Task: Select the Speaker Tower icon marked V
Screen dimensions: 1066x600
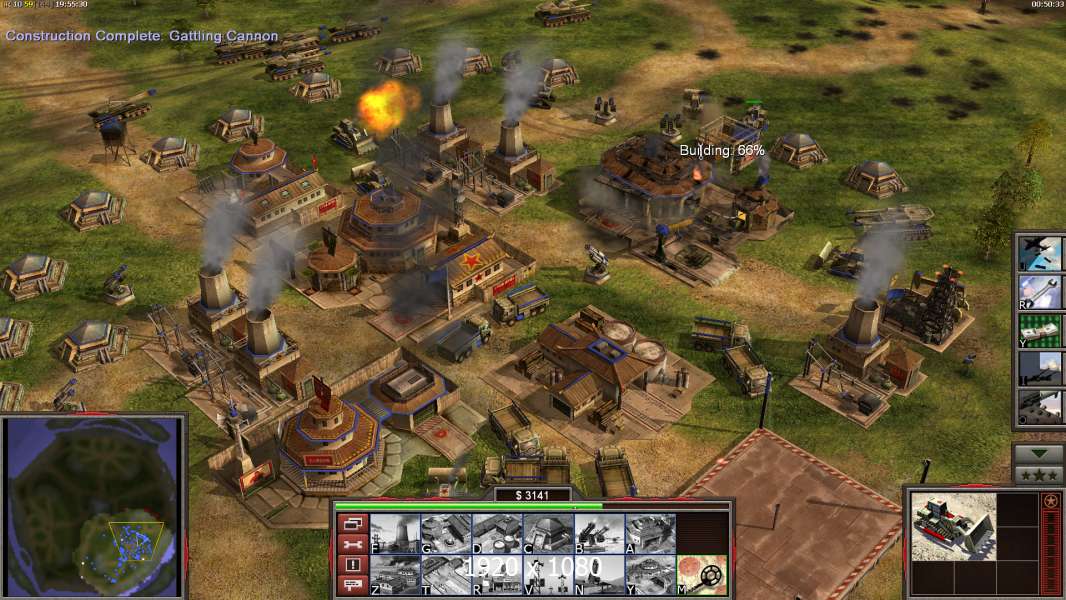Action: pos(548,574)
